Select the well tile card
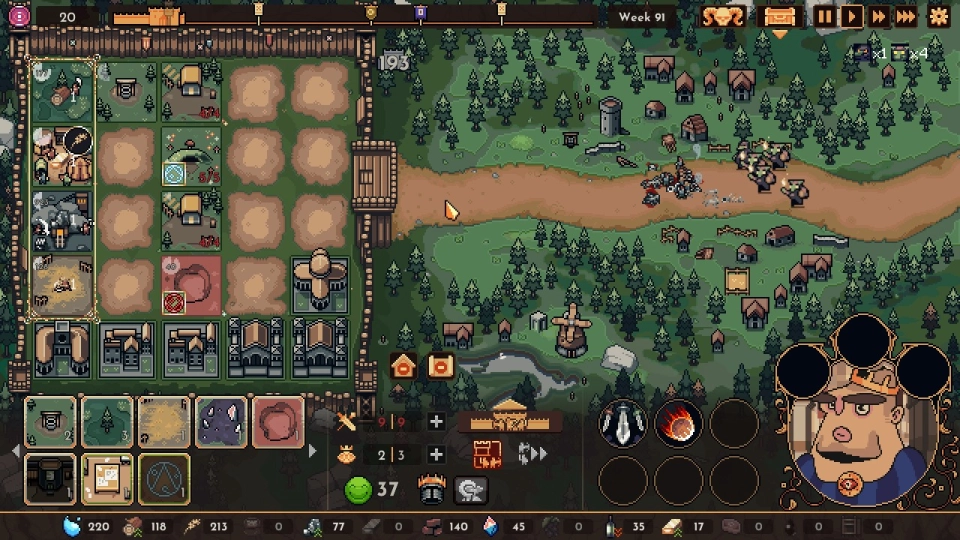Screen dimensions: 960x540 pos(50,422)
